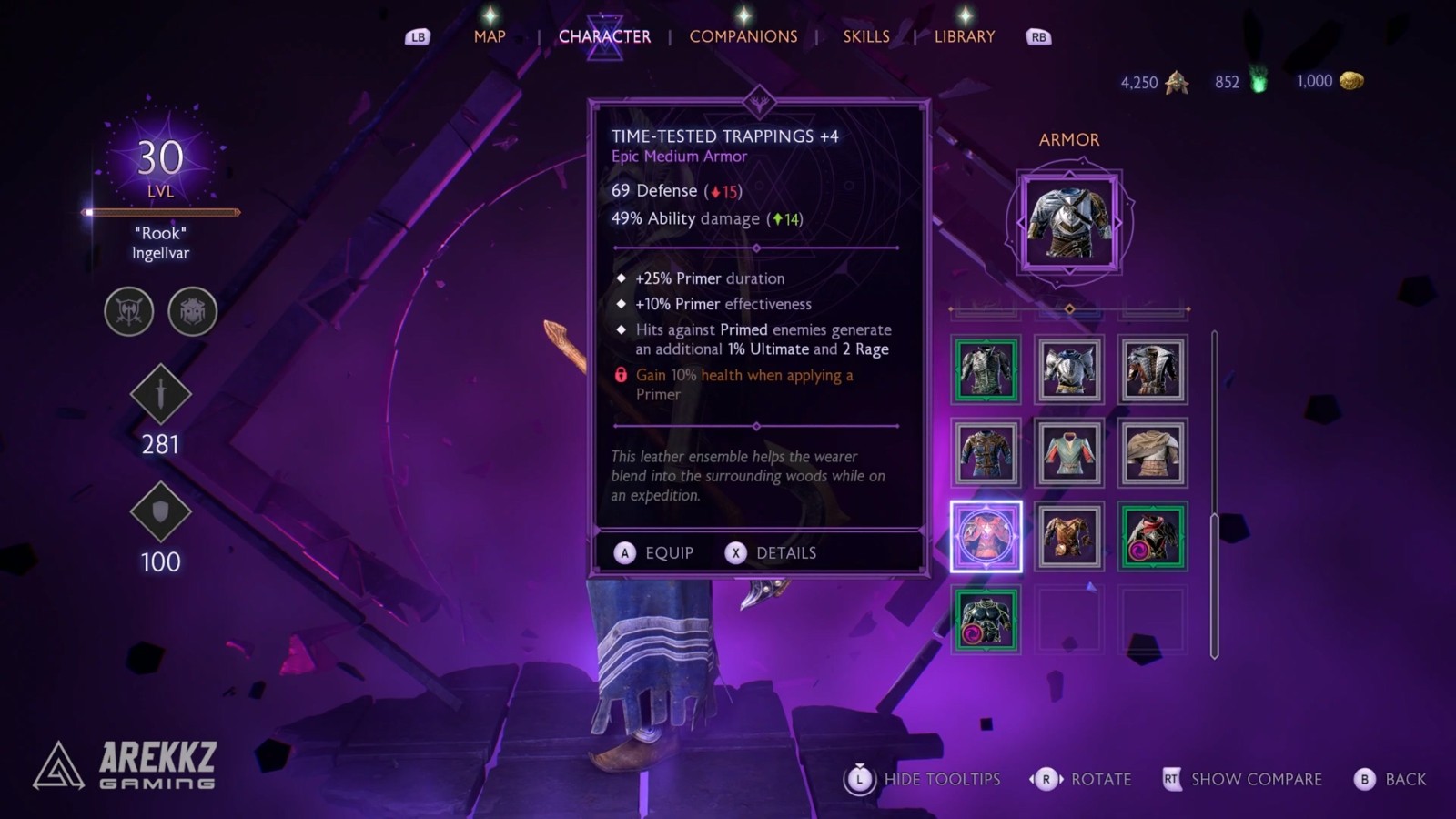Screen dimensions: 1456x819
Task: Select the currently equipped armor slot
Action: [x=1069, y=221]
